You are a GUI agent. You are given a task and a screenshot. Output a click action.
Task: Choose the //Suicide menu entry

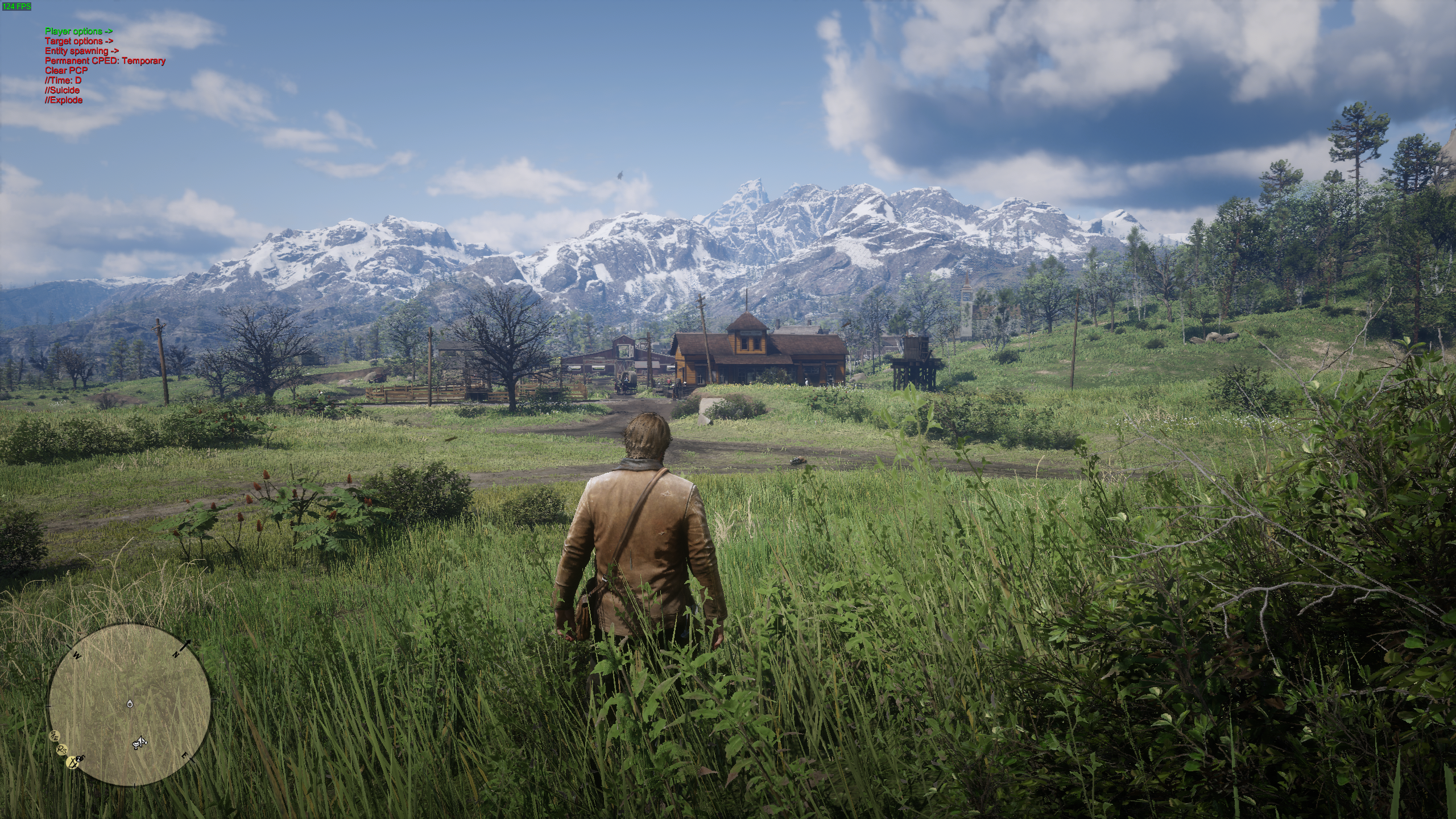pyautogui.click(x=62, y=90)
